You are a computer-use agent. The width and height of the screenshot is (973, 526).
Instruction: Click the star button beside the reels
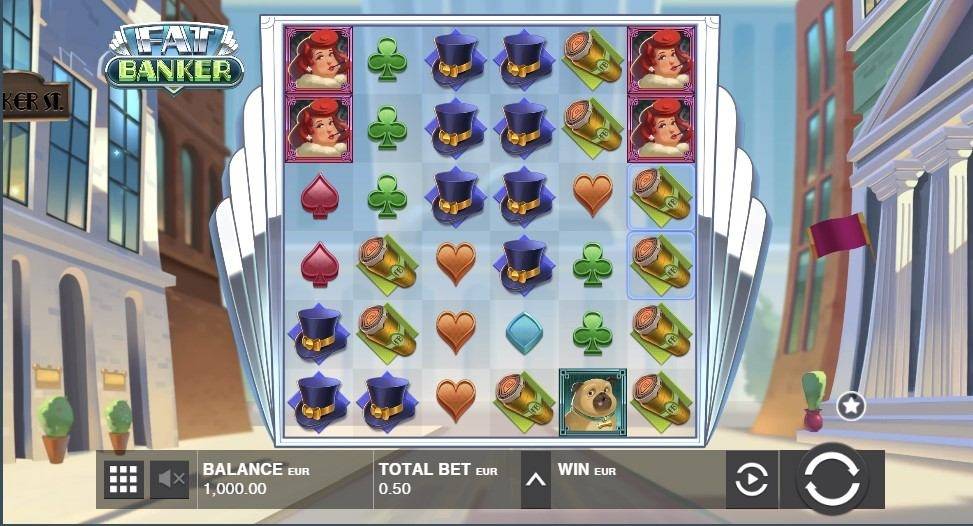851,406
